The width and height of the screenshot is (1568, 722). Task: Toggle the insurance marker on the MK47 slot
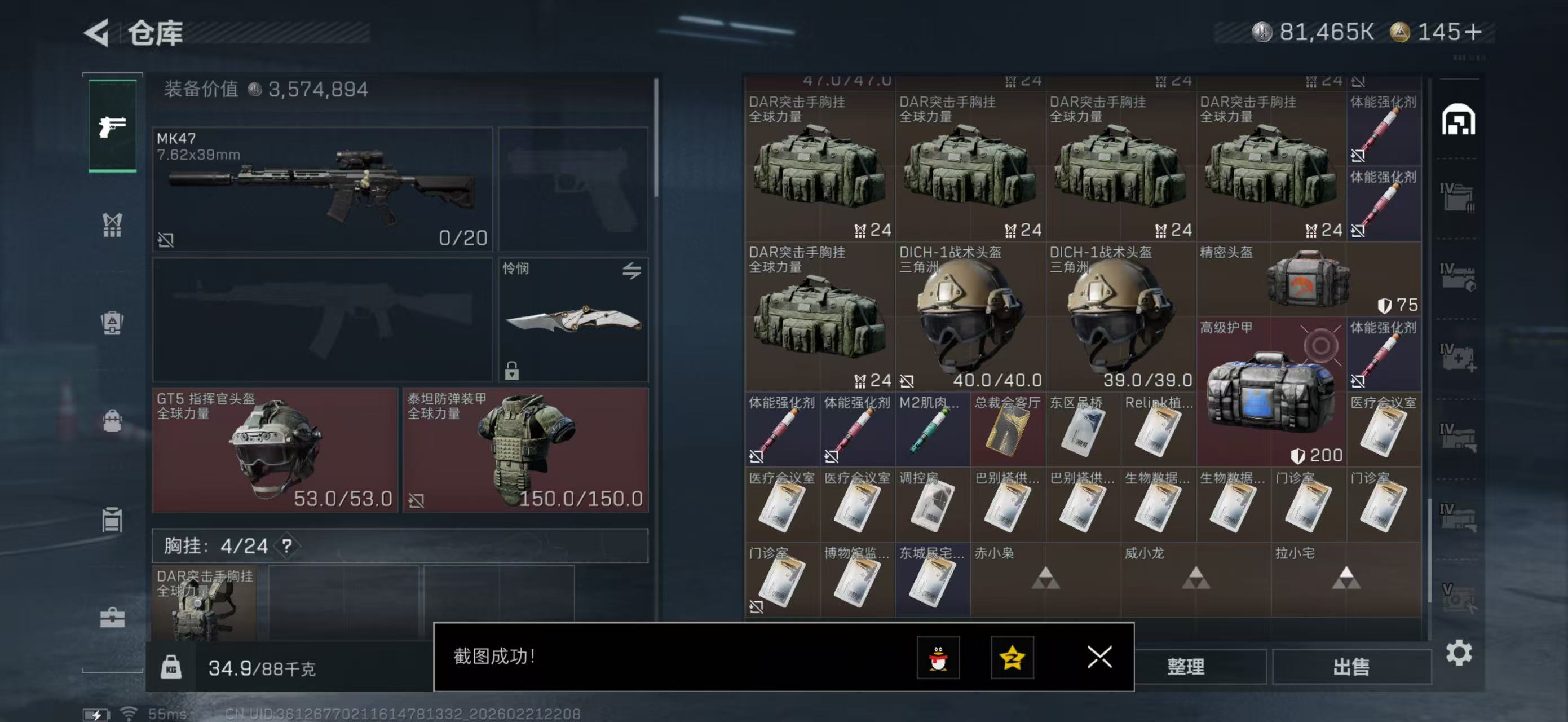click(166, 240)
